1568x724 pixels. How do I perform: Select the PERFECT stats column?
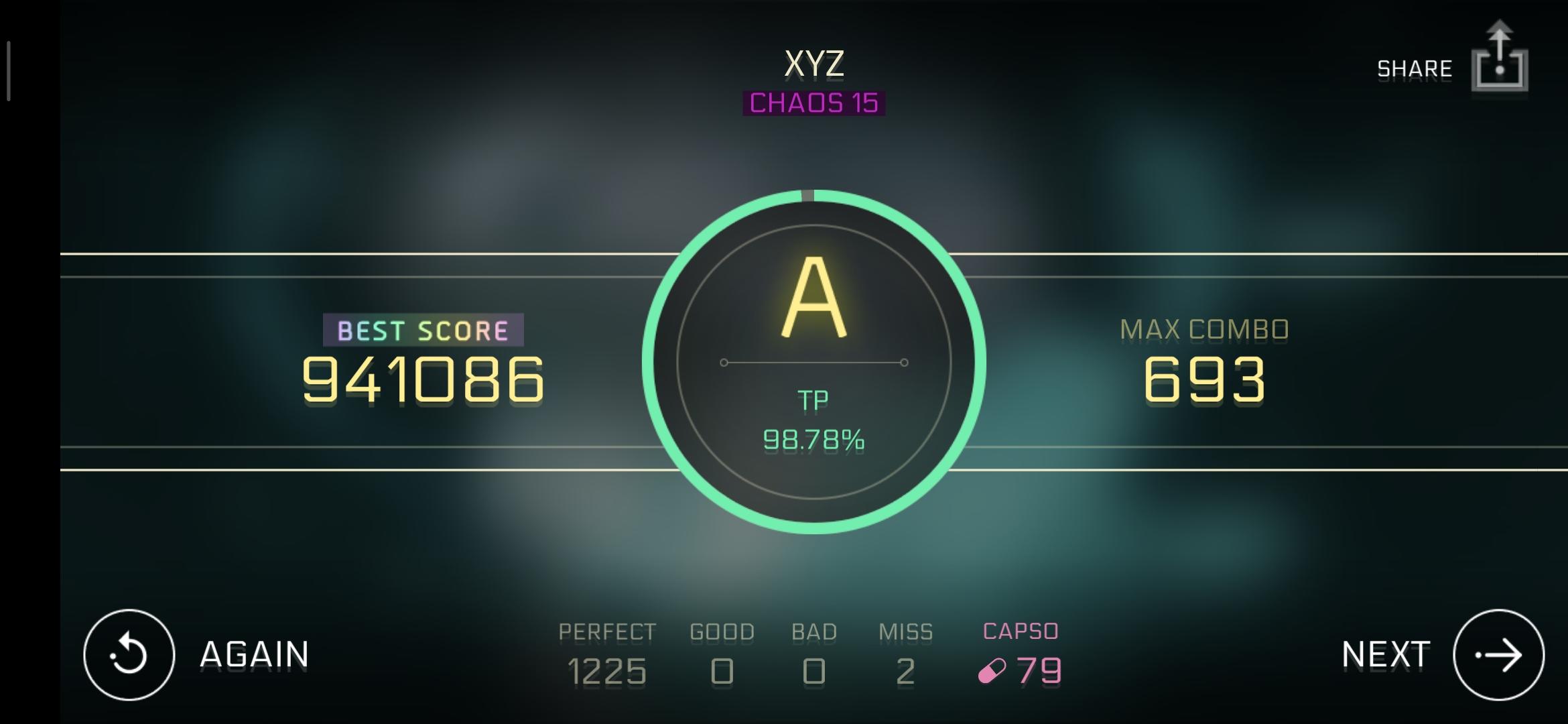(607, 650)
